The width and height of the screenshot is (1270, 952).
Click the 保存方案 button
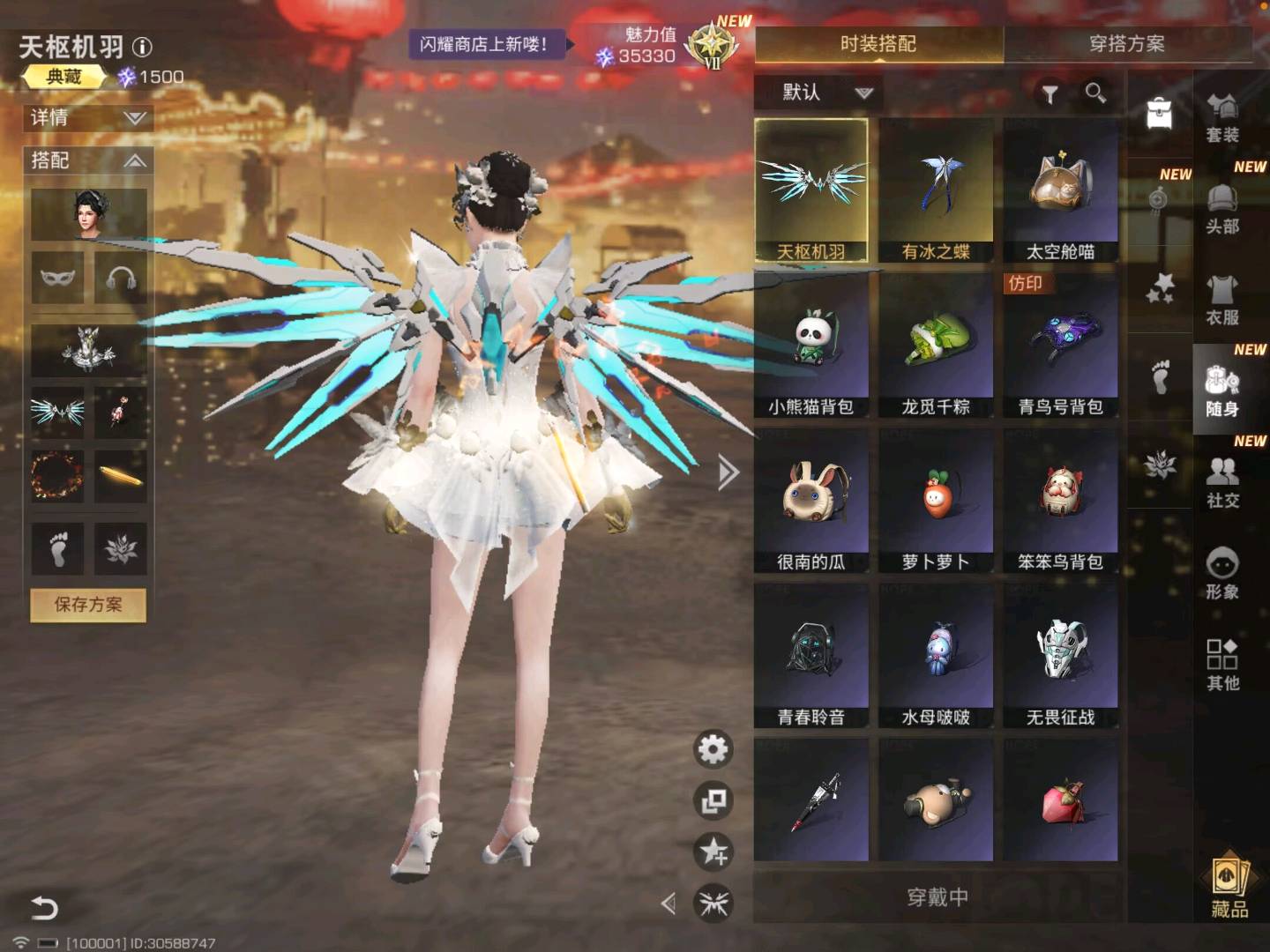(88, 605)
